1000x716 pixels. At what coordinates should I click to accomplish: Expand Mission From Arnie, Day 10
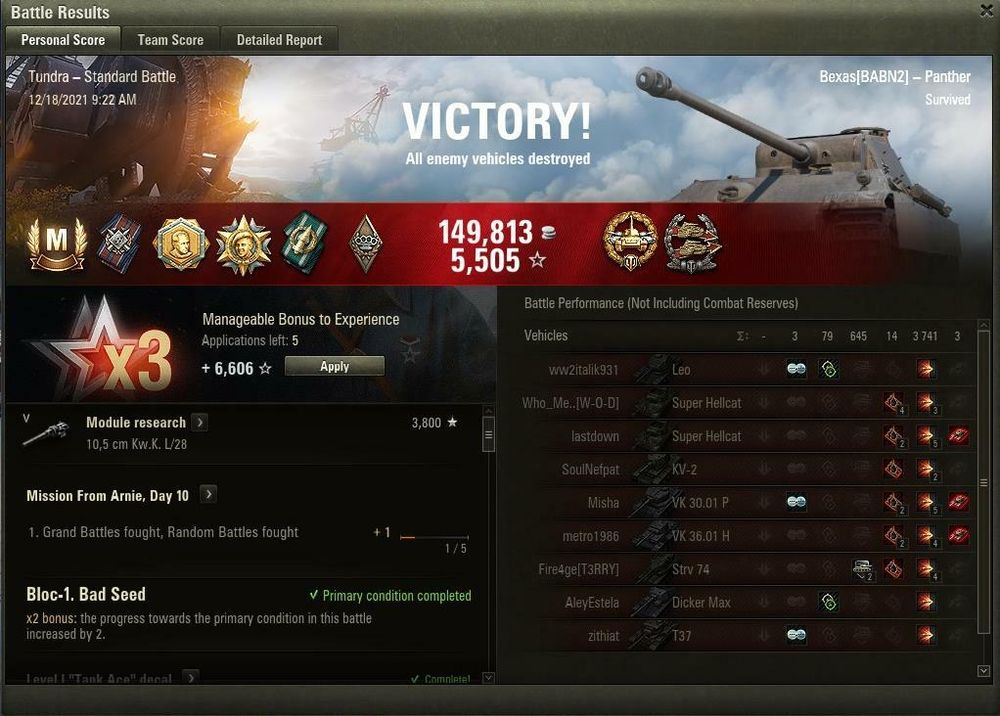(208, 495)
